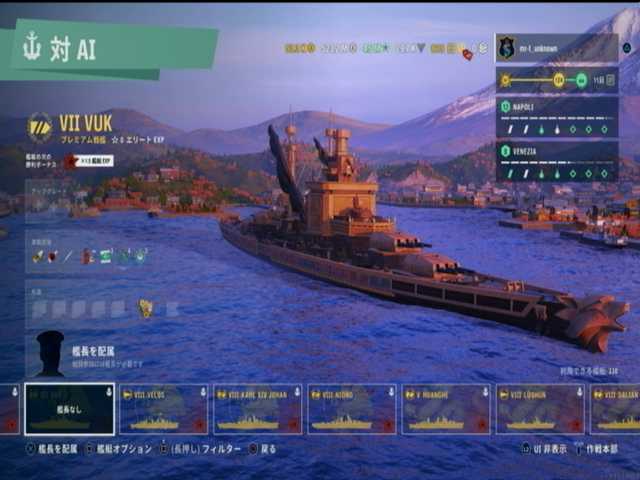The image size is (640, 480).
Task: Open the Napoli progress panel
Action: click(556, 117)
